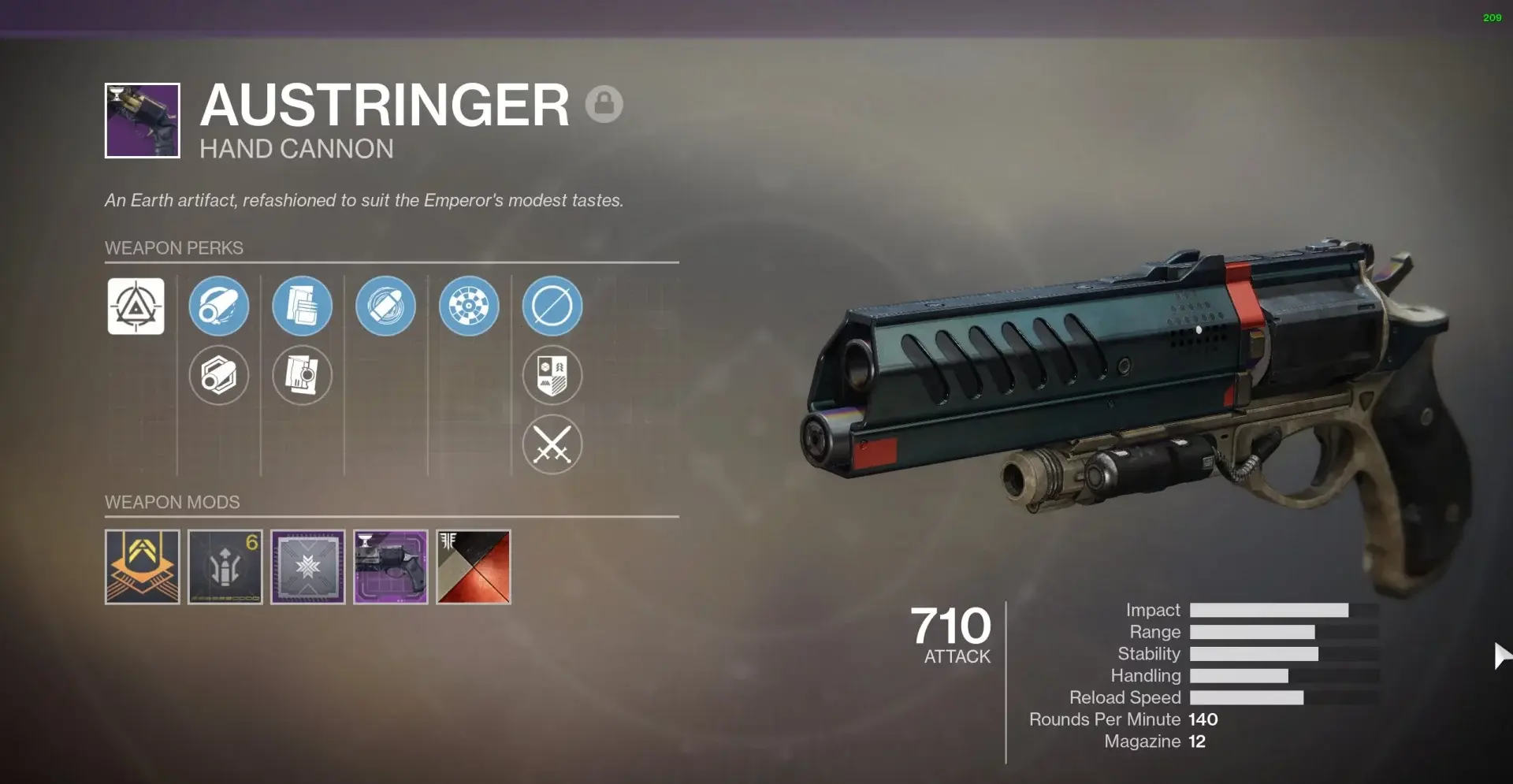Open the Eye of the Storm style wheel perk
Image resolution: width=1513 pixels, height=784 pixels.
point(469,307)
